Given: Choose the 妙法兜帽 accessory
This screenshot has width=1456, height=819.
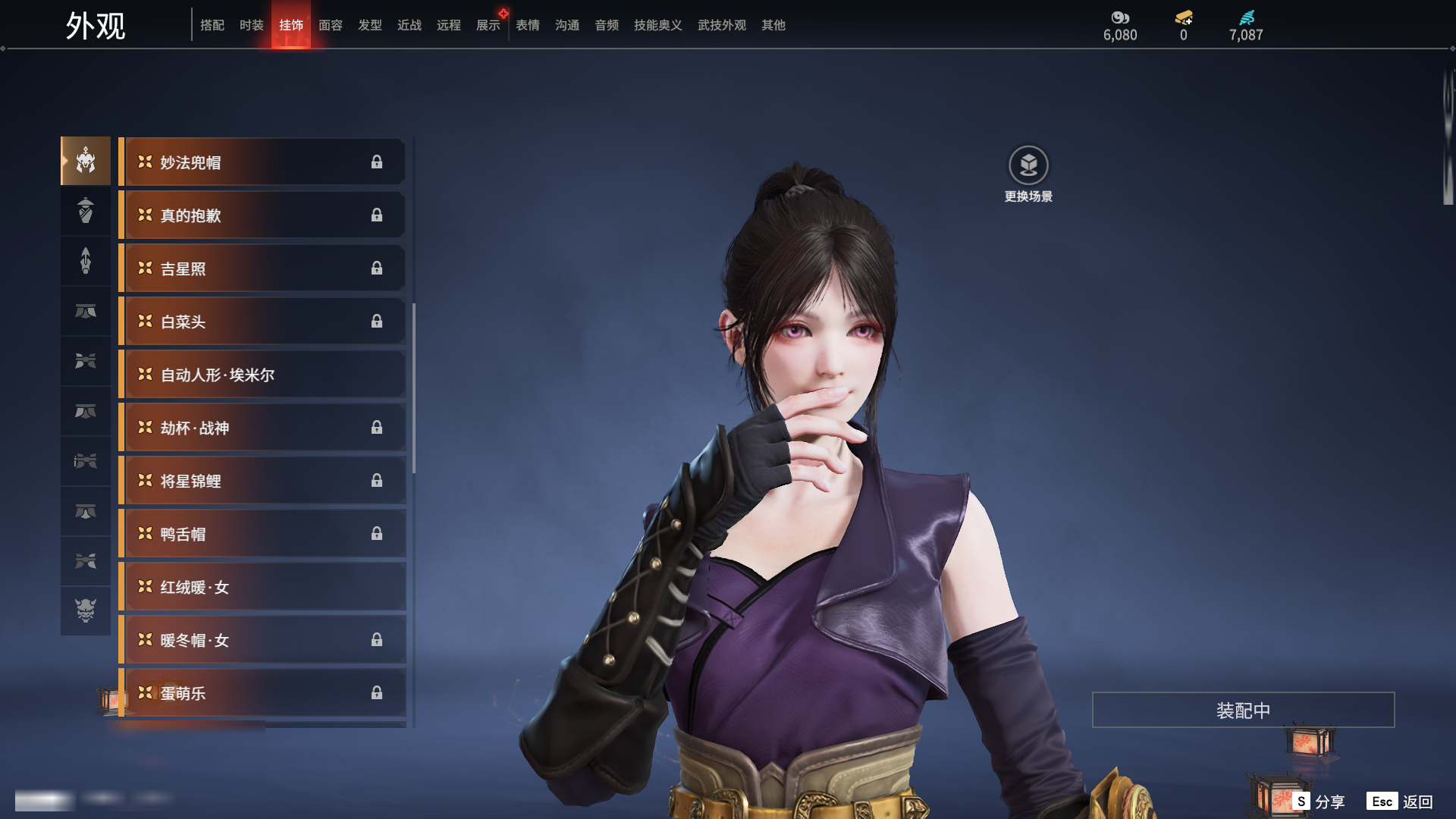Looking at the screenshot, I should point(262,162).
